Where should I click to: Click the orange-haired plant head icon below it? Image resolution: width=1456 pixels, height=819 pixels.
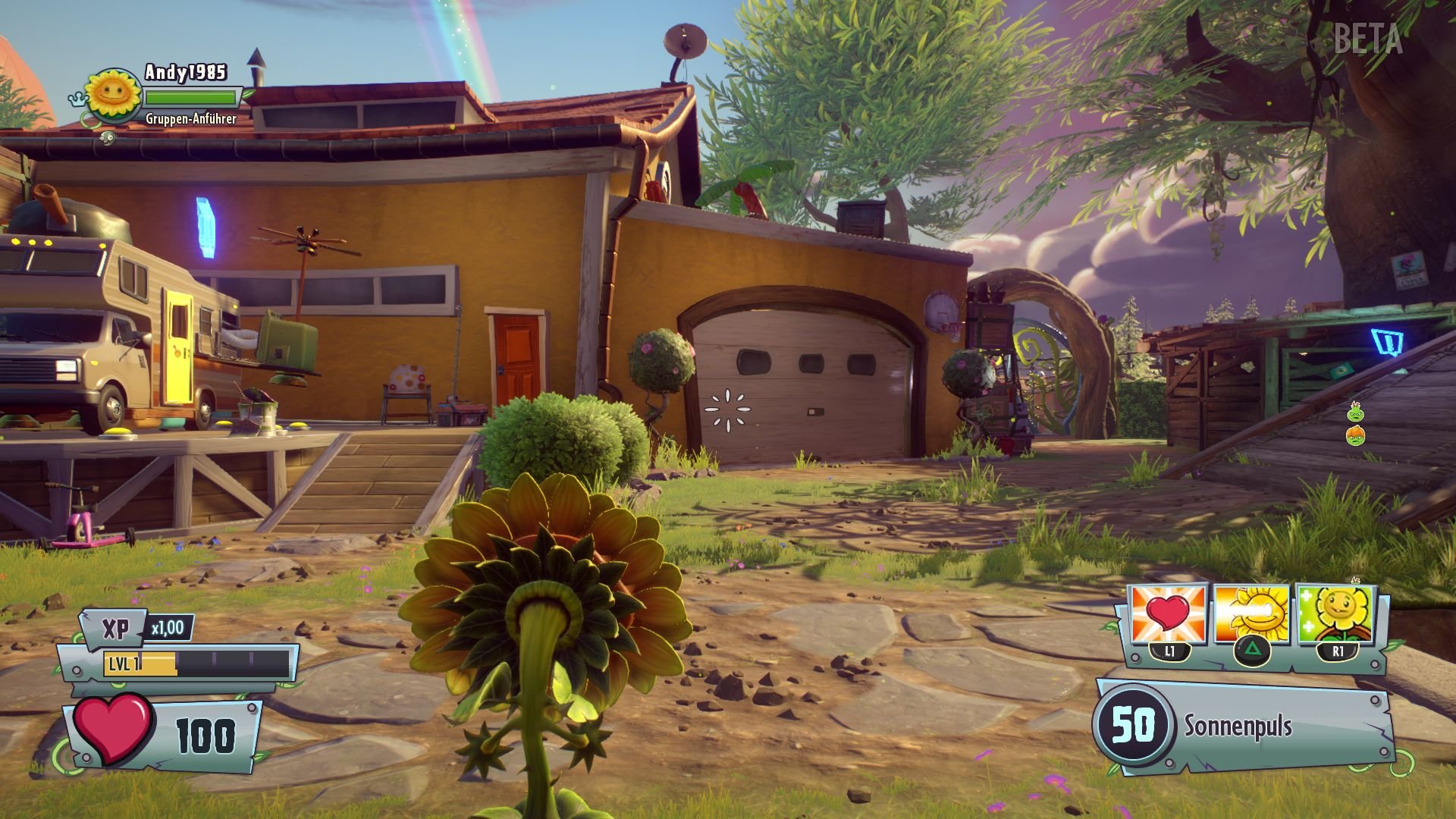[x=1357, y=437]
